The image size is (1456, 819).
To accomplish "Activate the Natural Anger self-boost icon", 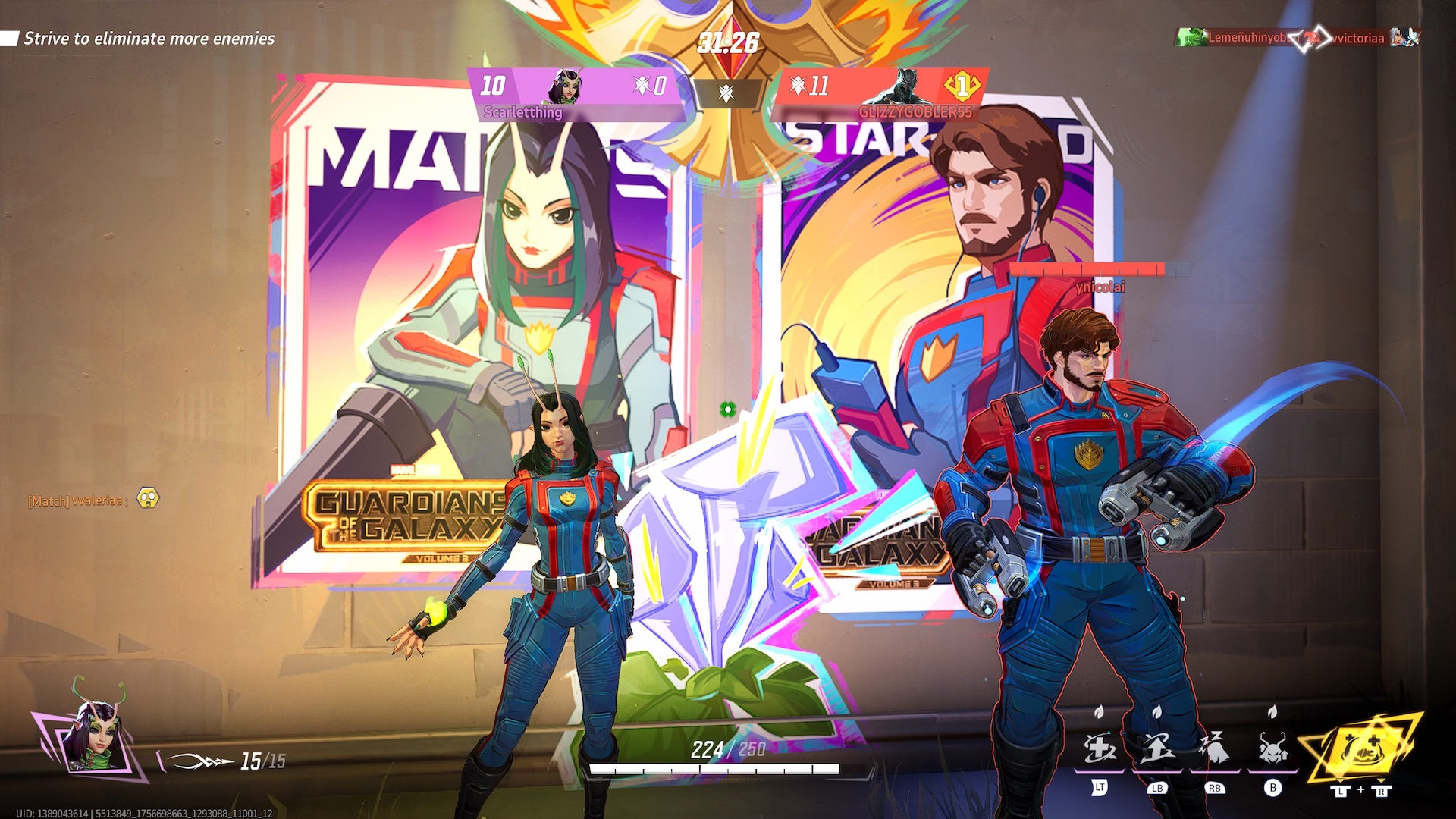I will (x=1272, y=749).
